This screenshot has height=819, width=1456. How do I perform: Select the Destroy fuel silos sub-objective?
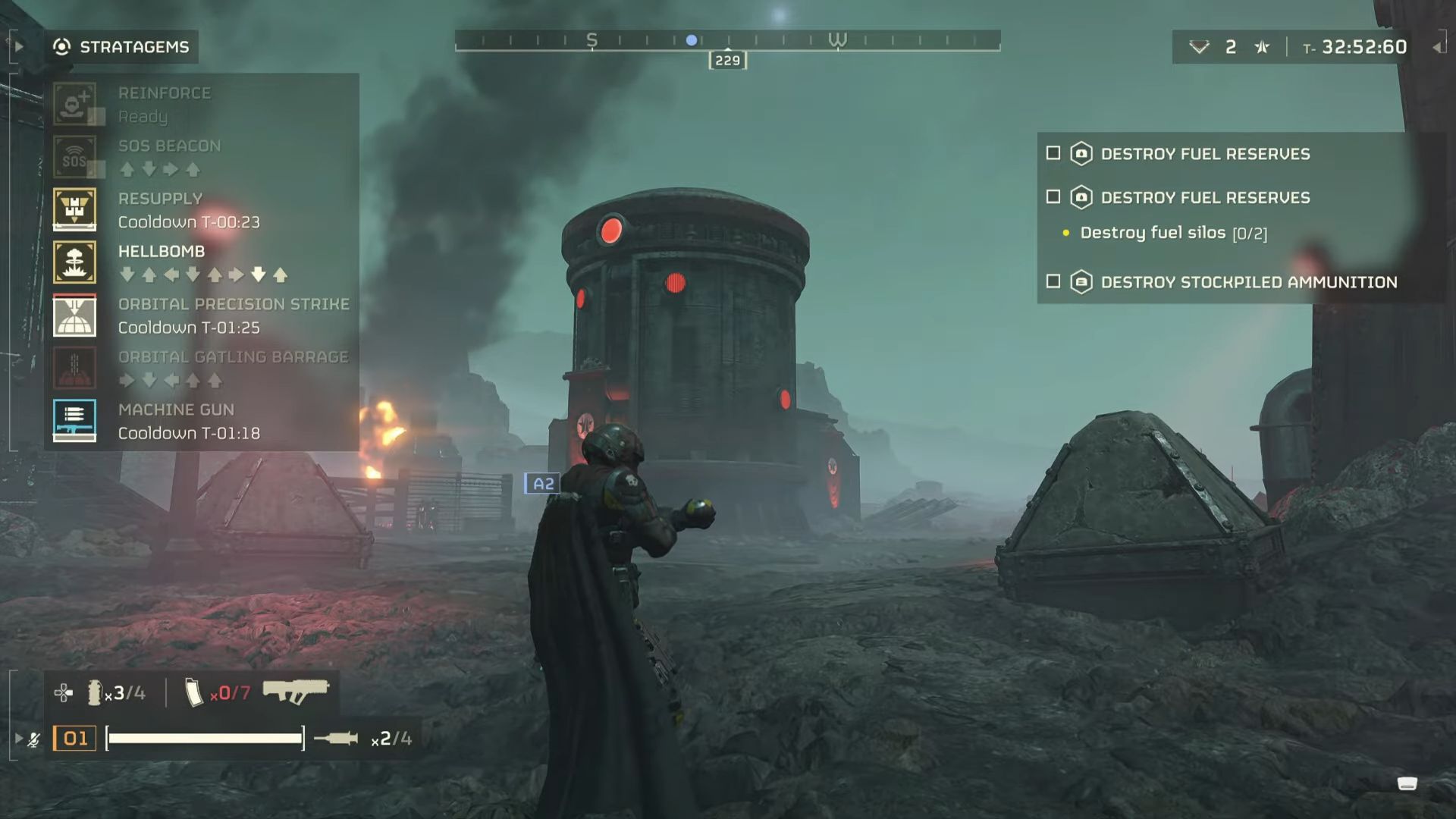[x=1156, y=232]
